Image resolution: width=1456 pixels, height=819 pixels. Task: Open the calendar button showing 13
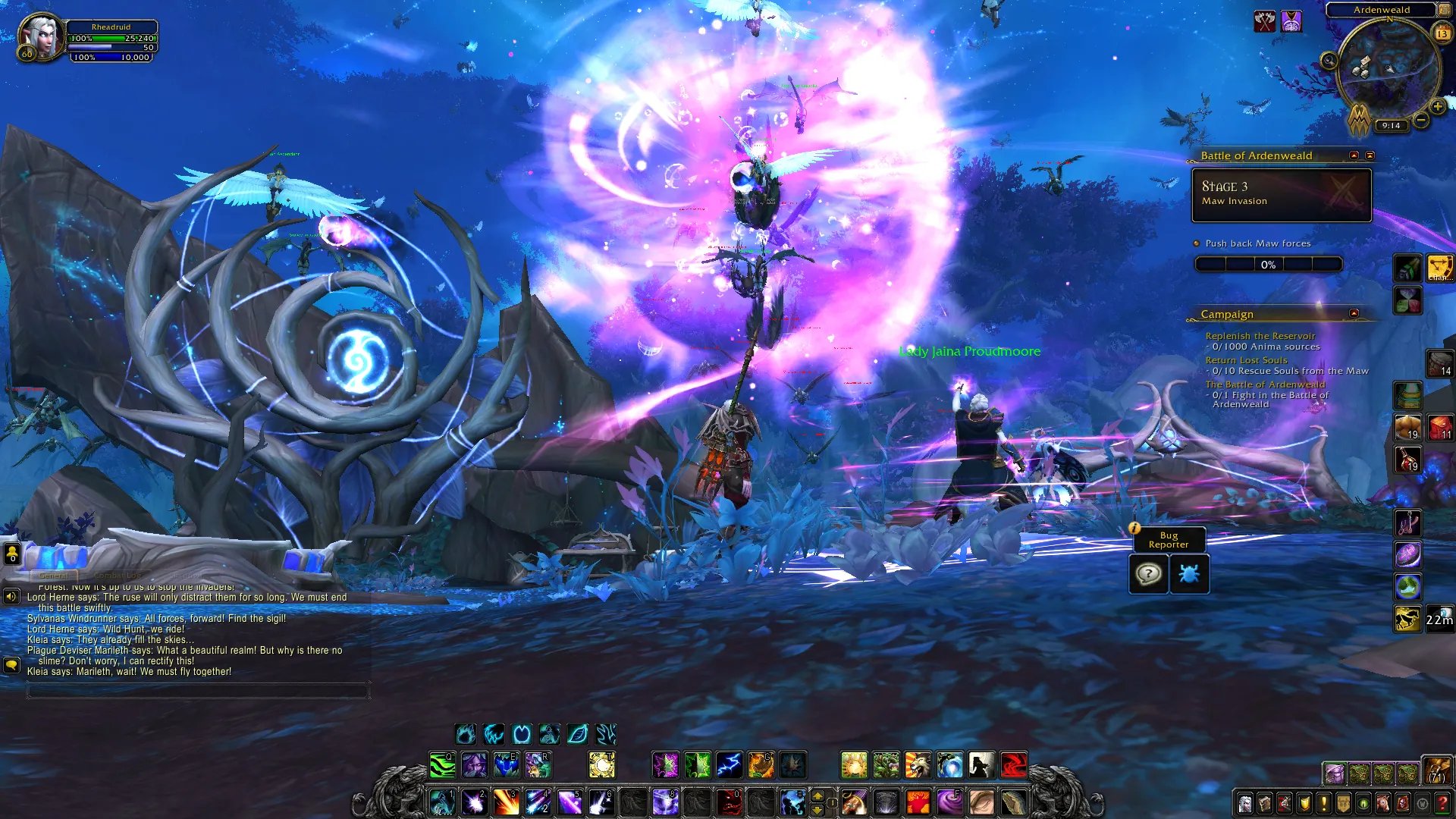tap(1442, 33)
